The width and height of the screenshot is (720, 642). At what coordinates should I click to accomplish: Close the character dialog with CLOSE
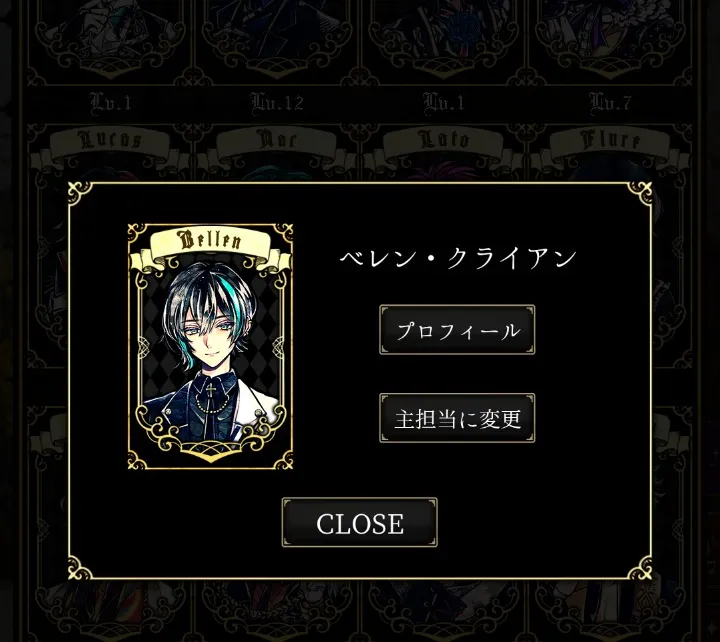[359, 523]
